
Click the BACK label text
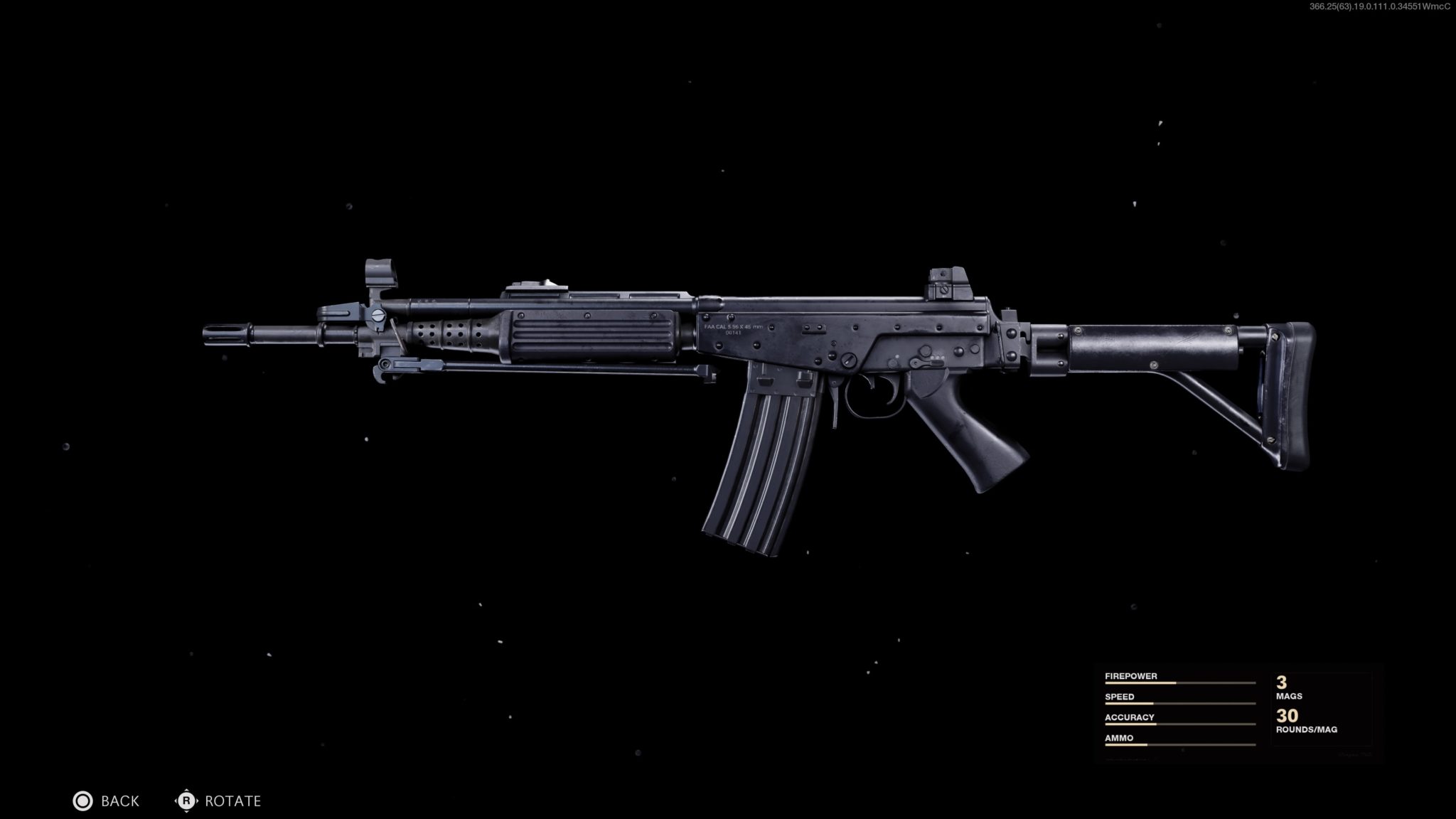click(x=119, y=801)
